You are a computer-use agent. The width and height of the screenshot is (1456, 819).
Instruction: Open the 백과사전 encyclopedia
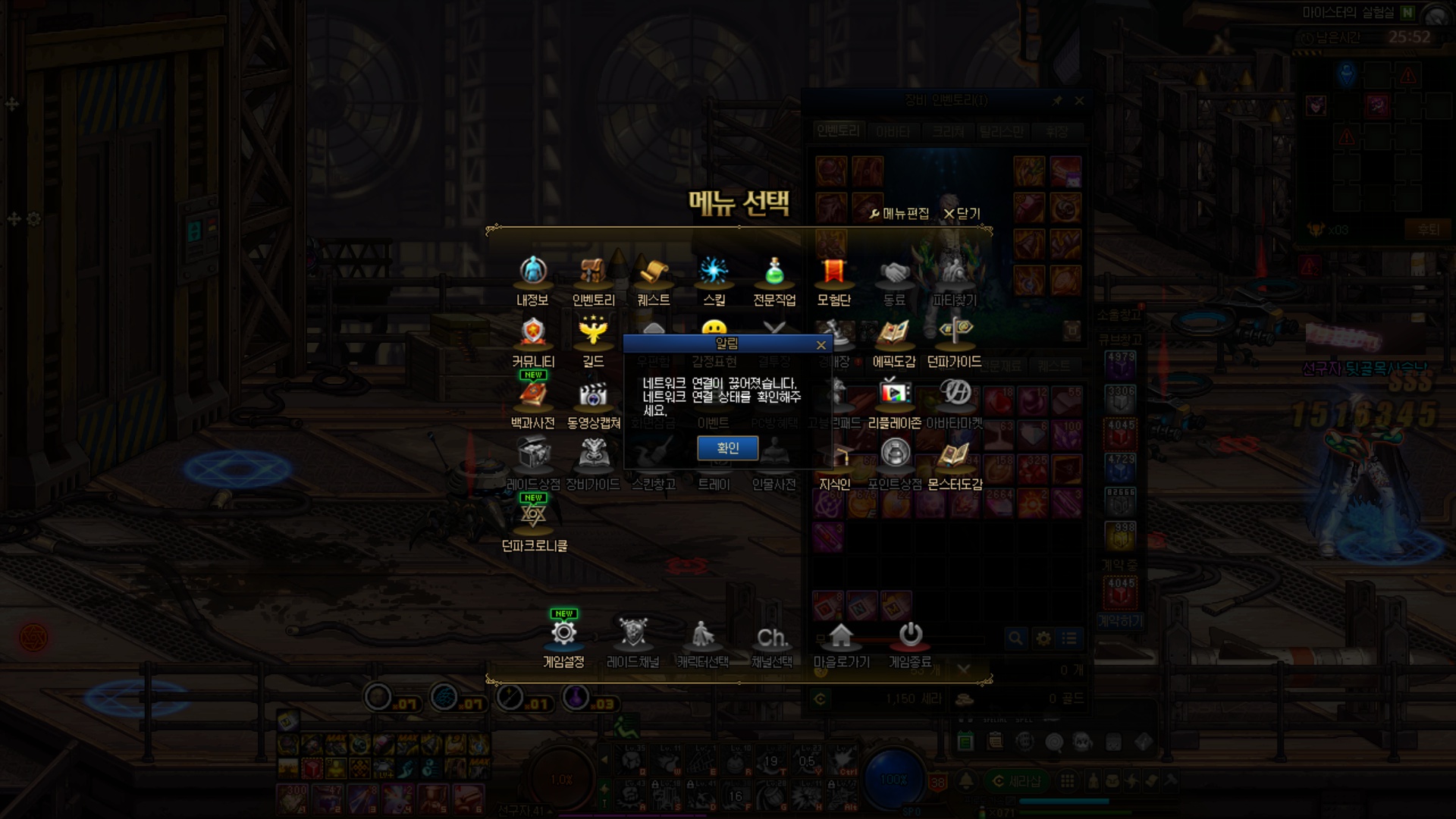click(533, 403)
